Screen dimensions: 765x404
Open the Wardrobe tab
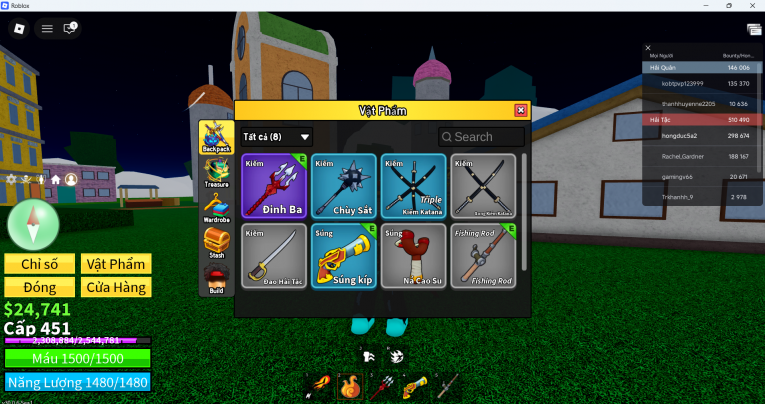click(x=216, y=206)
